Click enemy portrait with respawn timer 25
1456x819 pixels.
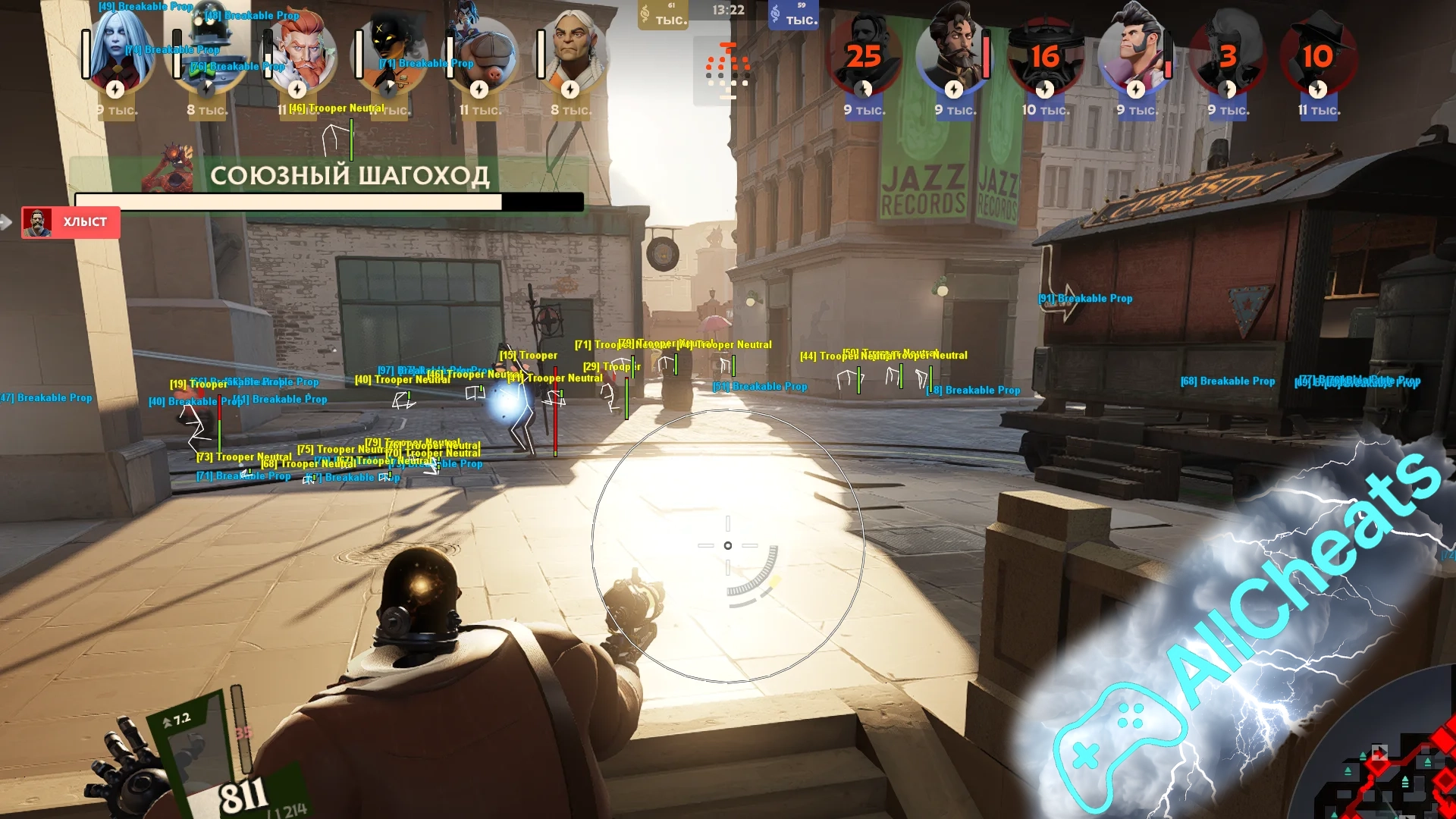point(864,55)
